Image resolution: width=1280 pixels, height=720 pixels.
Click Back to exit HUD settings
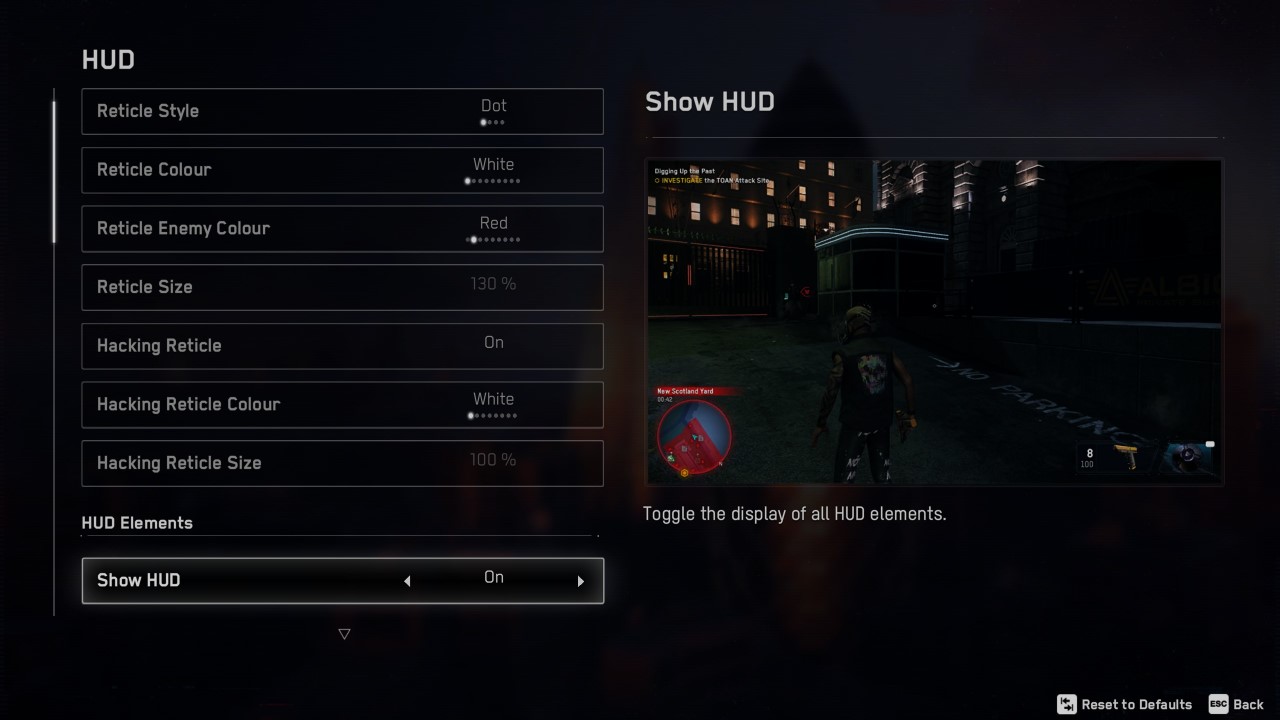tap(1250, 704)
